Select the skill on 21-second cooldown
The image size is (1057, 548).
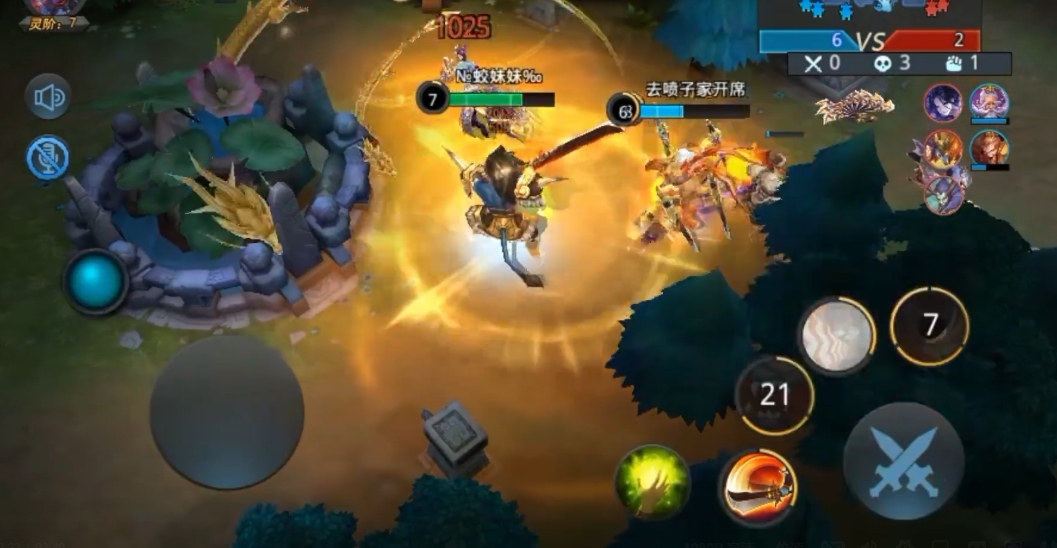point(774,395)
